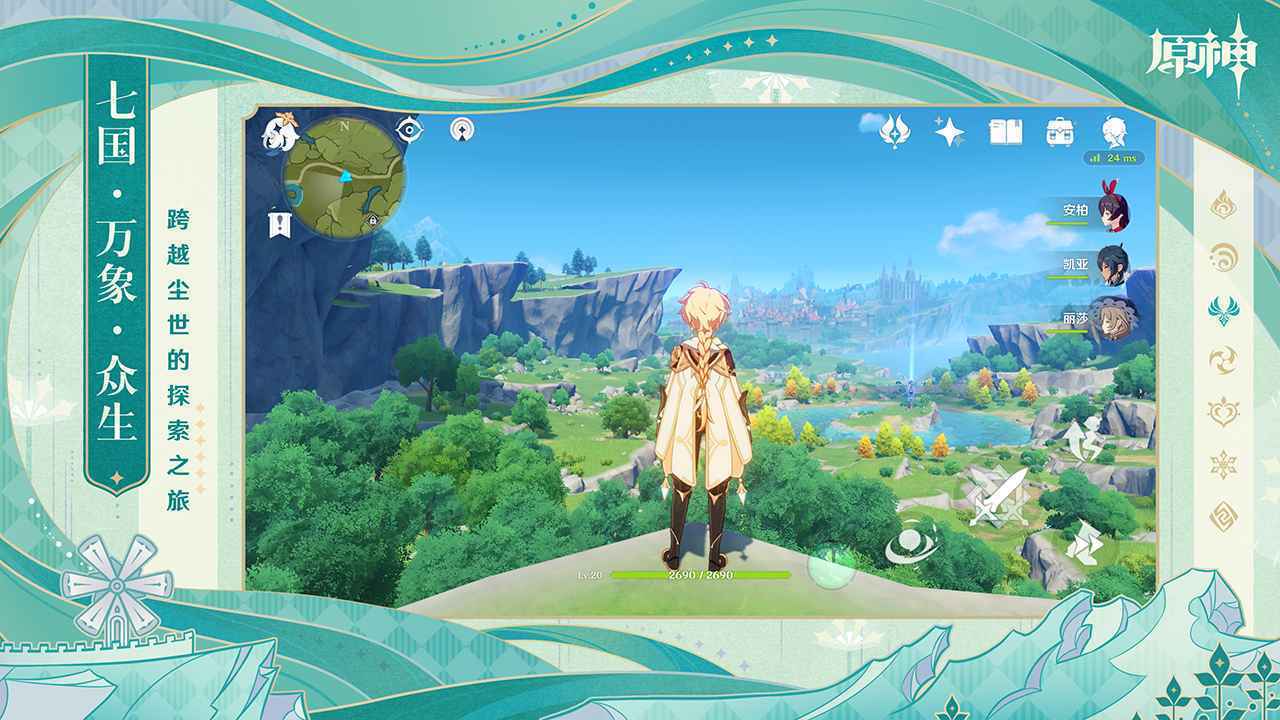This screenshot has height=720, width=1280.
Task: Open the lock marker on the minimap
Action: click(372, 220)
